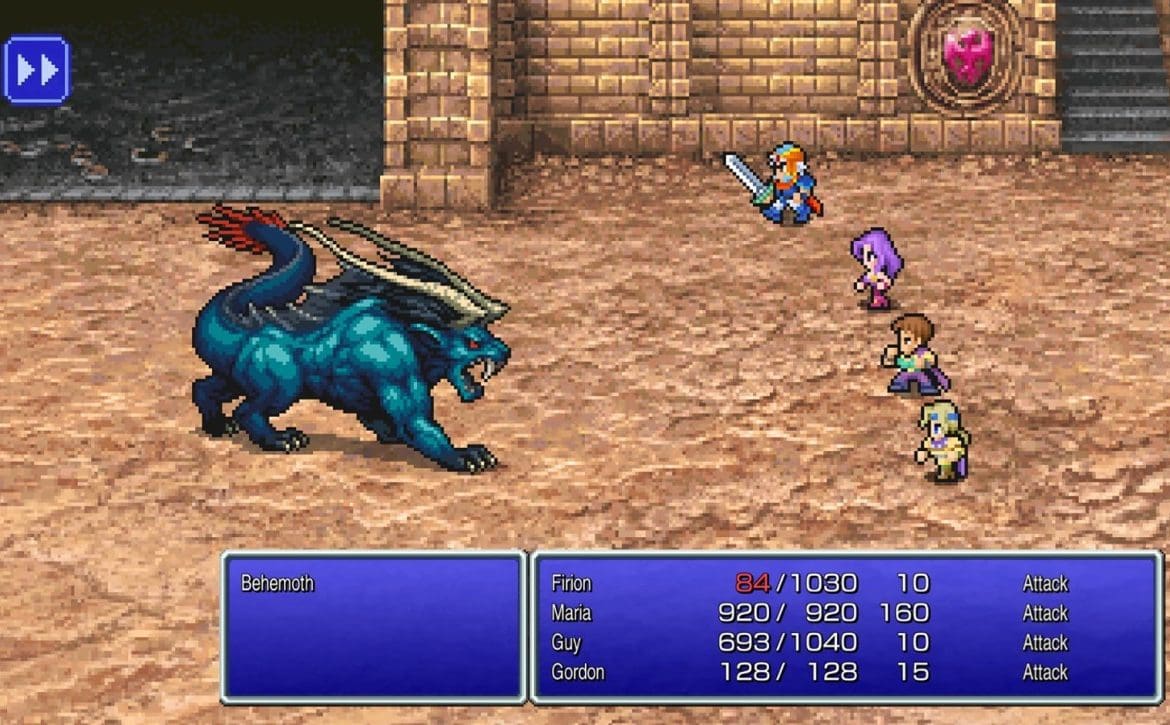Select Behemoth in the enemy list
The image size is (1170, 725).
278,583
